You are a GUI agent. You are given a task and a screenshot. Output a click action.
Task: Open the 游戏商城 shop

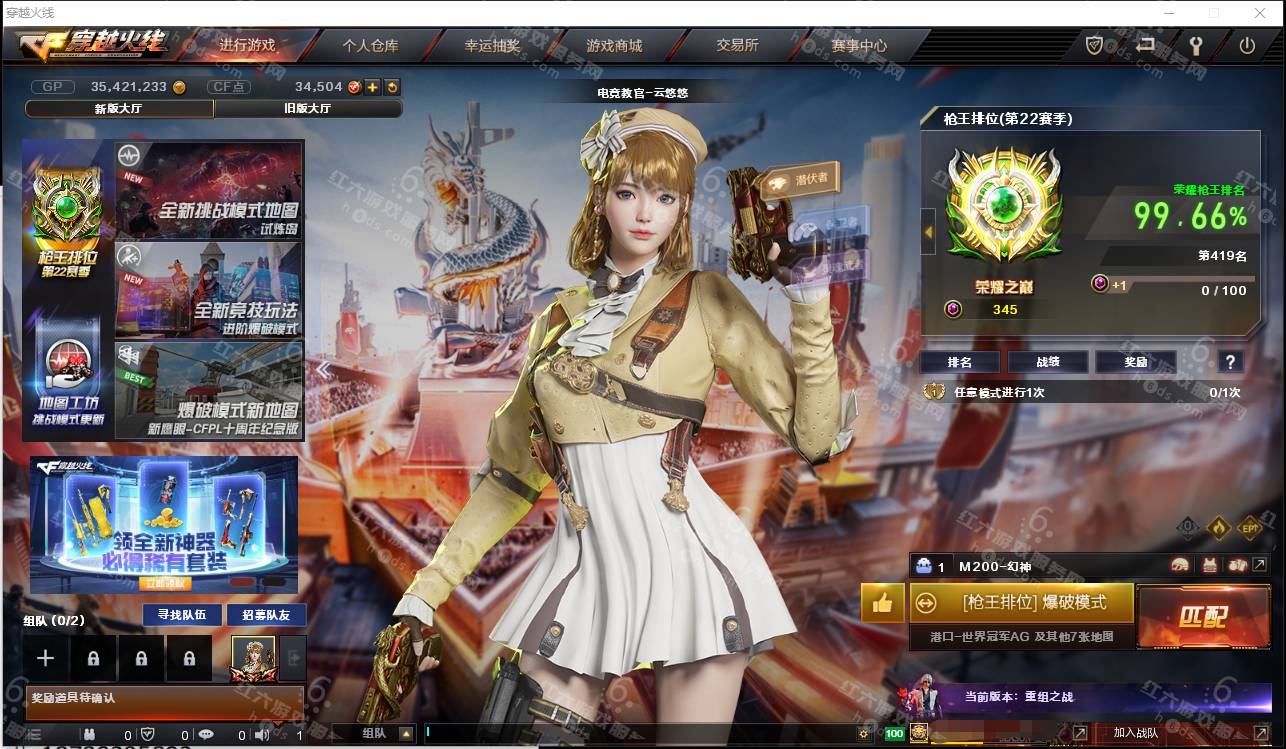tap(614, 45)
